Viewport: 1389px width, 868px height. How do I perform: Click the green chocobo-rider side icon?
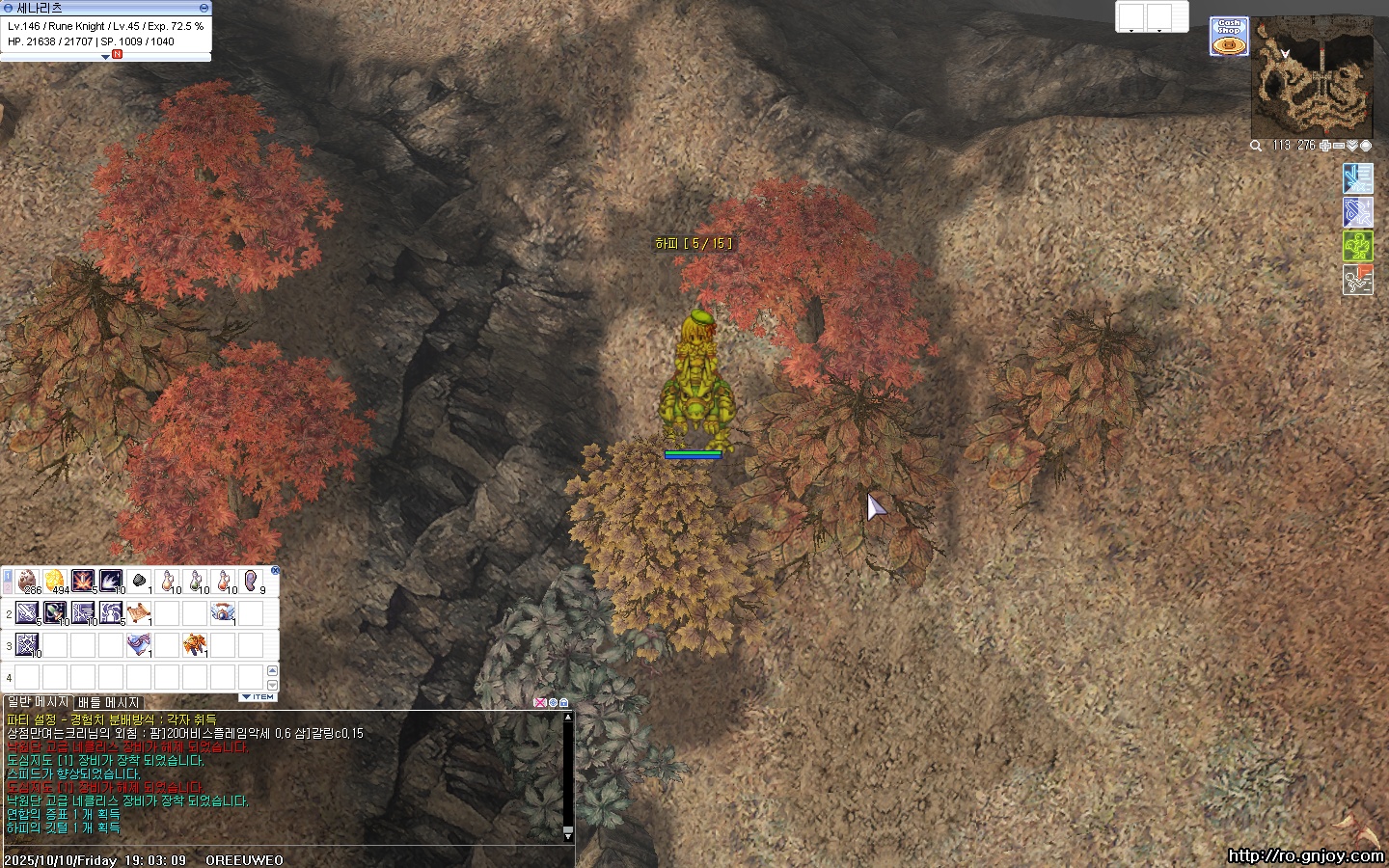click(1357, 246)
